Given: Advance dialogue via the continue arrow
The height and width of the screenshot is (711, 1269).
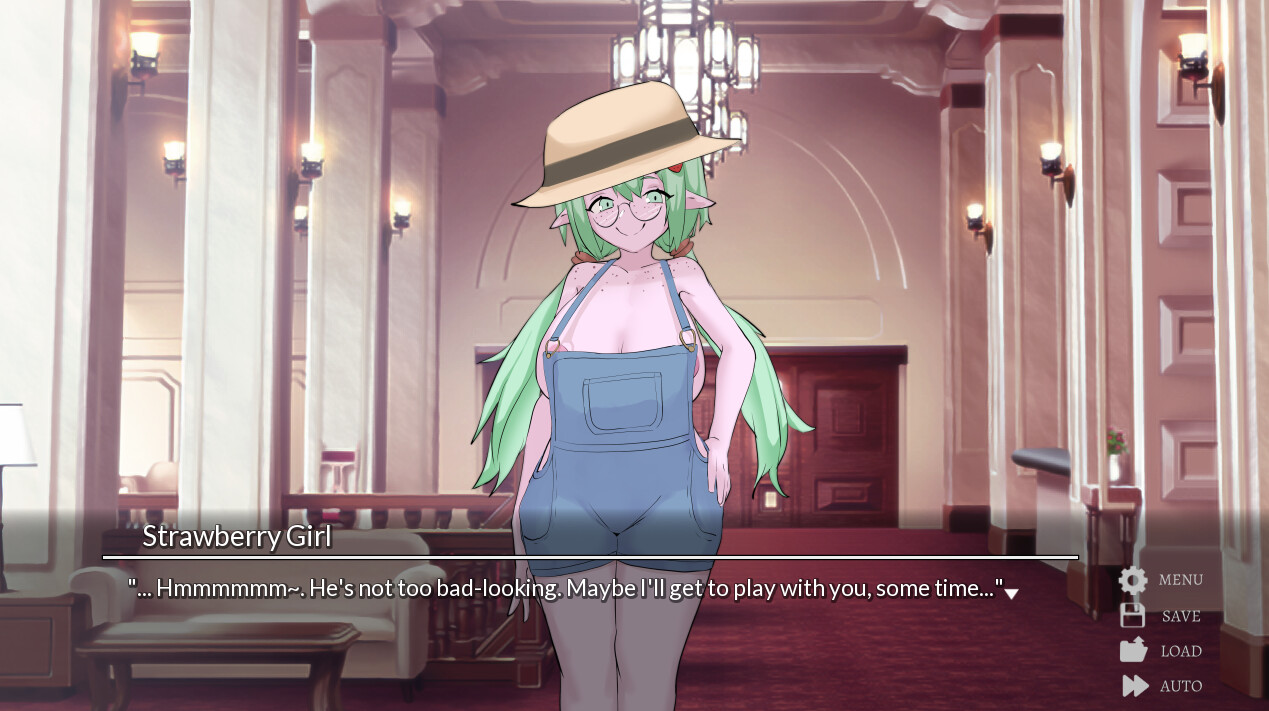Looking at the screenshot, I should pyautogui.click(x=1011, y=593).
